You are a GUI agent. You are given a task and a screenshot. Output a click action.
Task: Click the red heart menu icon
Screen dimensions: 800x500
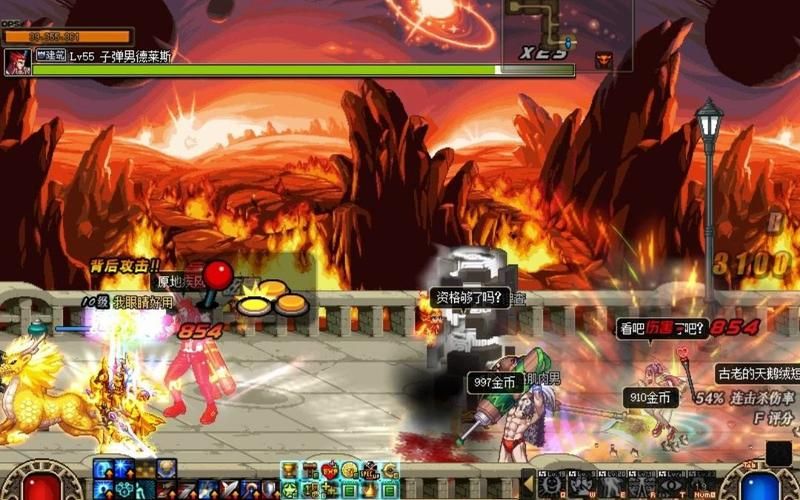[x=329, y=470]
